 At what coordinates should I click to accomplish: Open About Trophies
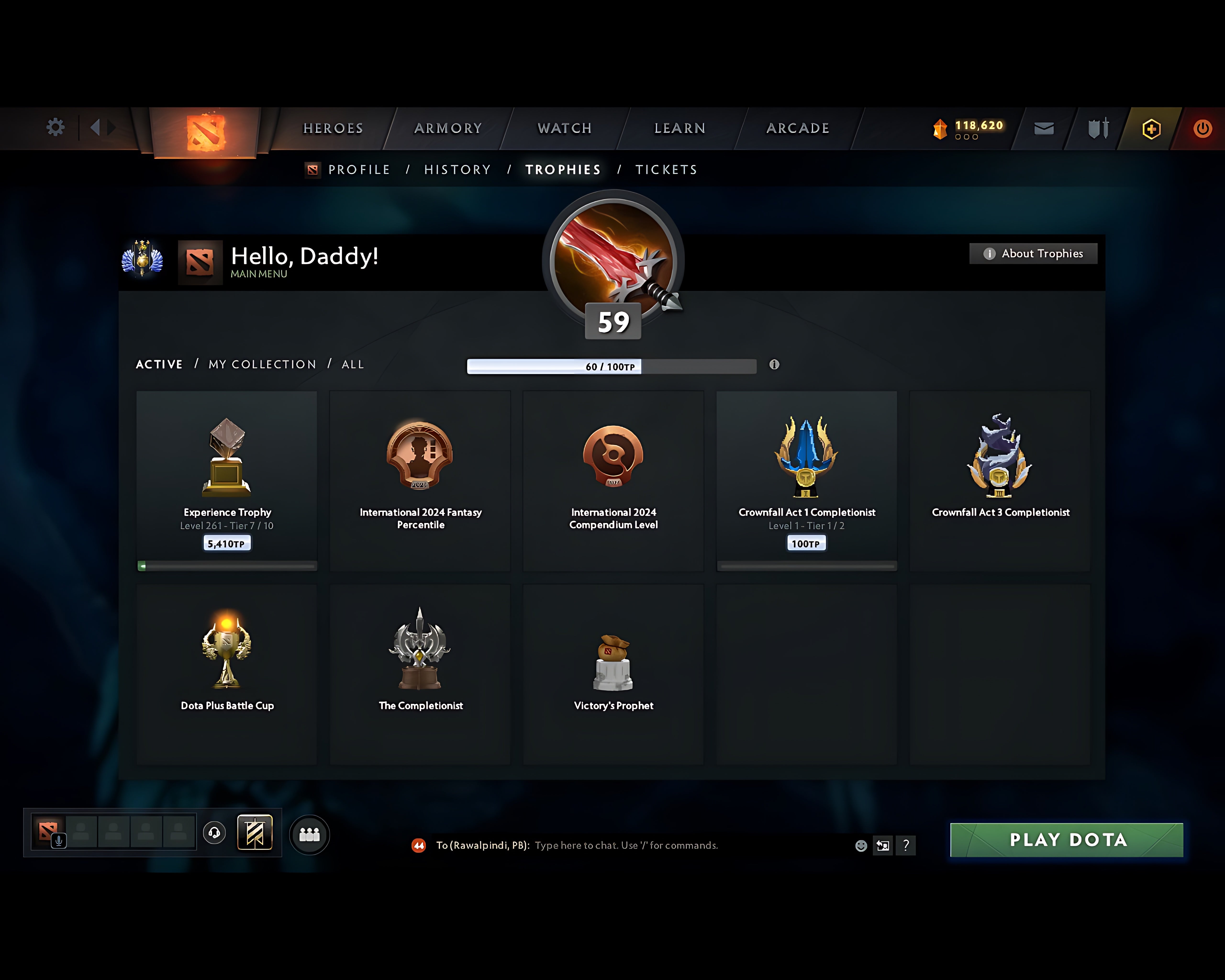[1032, 254]
